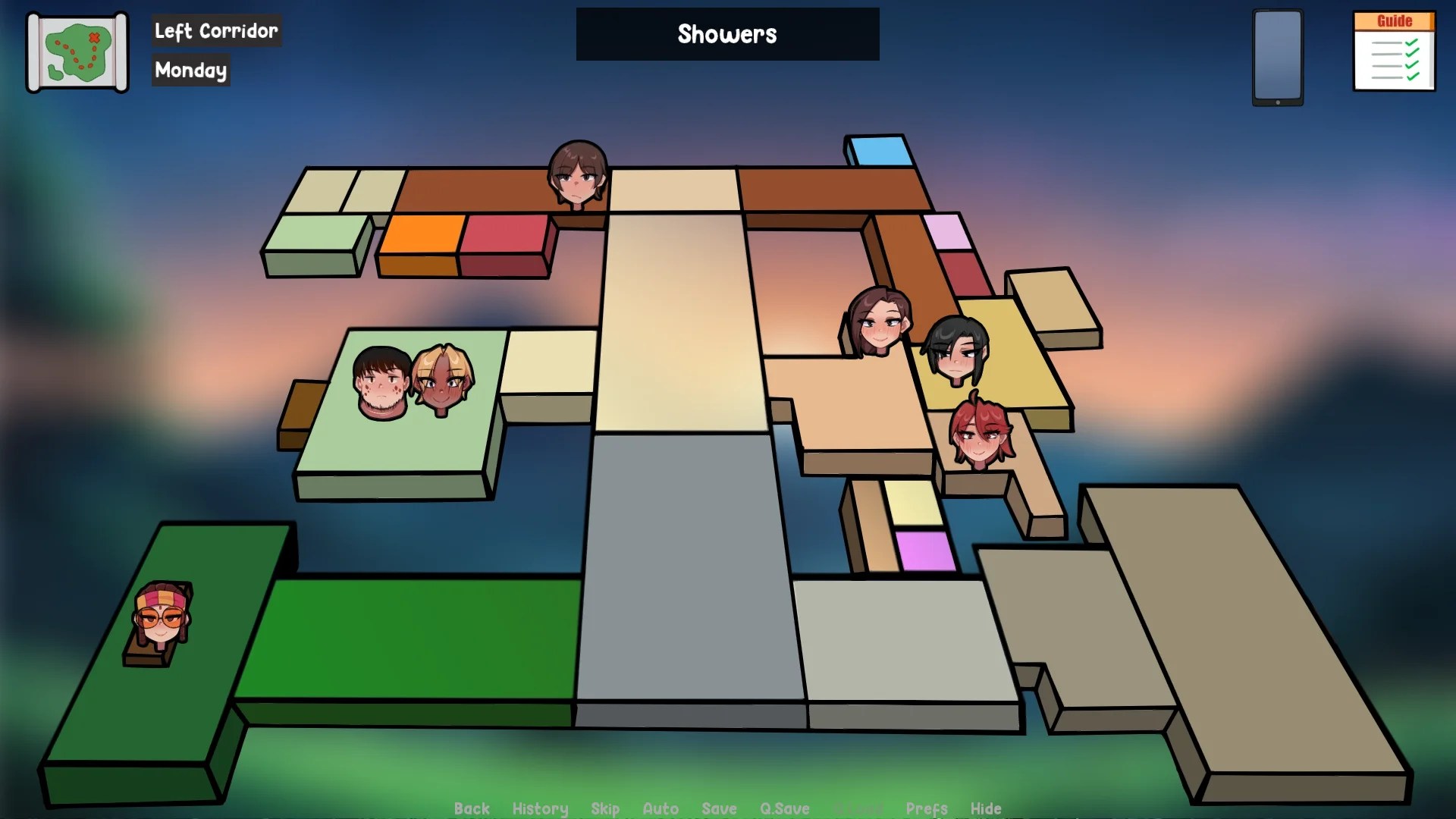Open the History log

coord(540,808)
